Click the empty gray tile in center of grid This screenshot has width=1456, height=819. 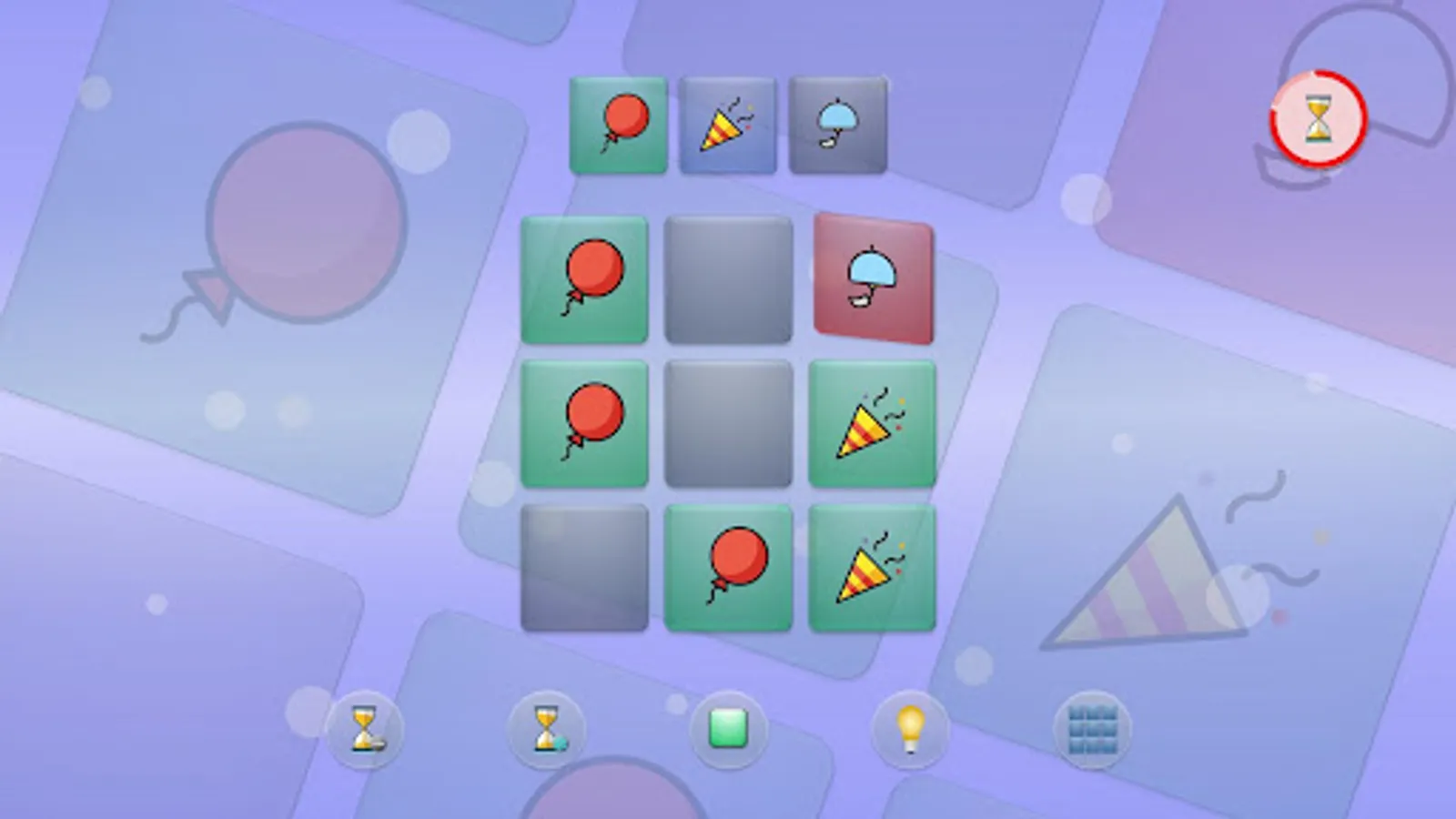click(728, 423)
